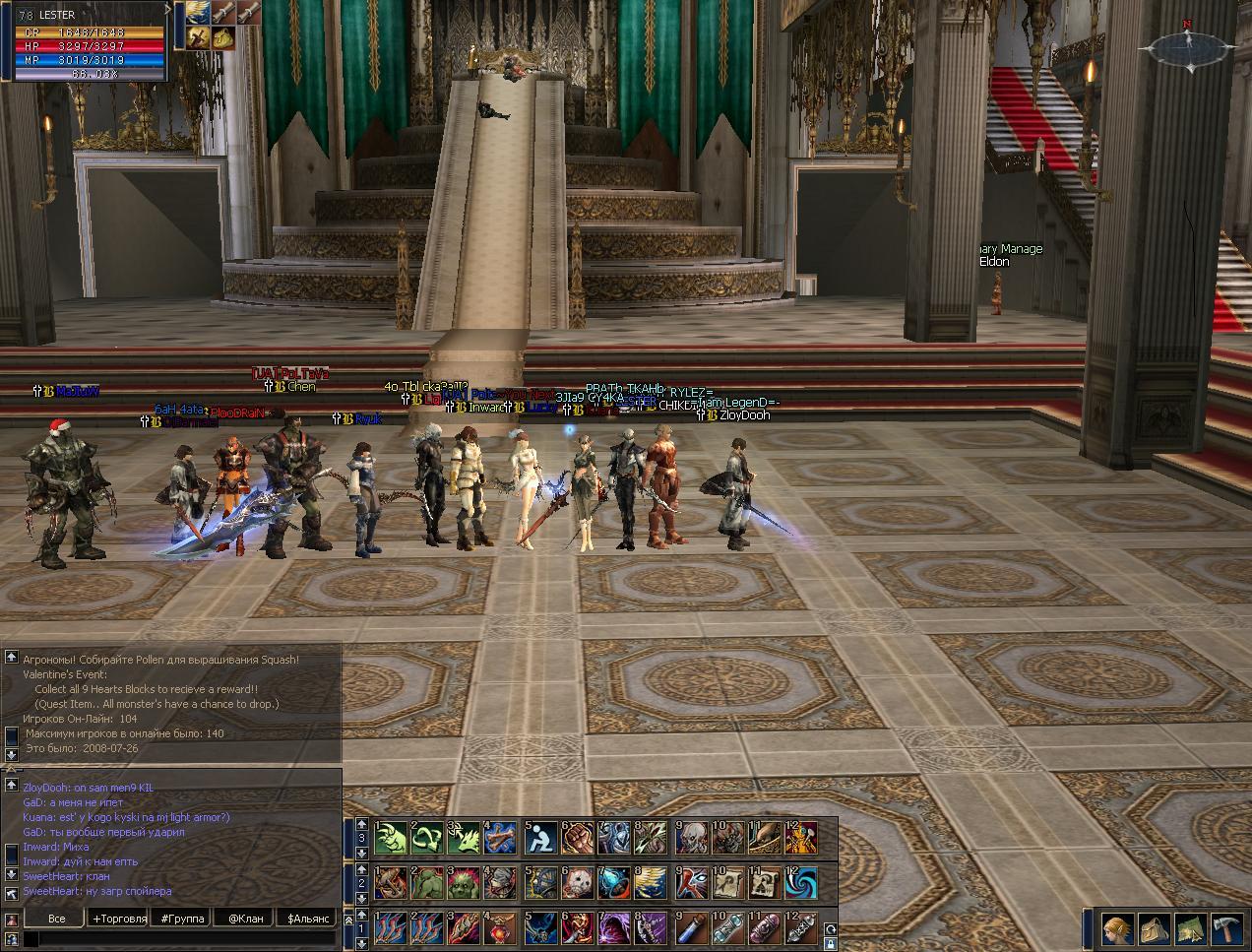Click the compass radar

click(1188, 46)
